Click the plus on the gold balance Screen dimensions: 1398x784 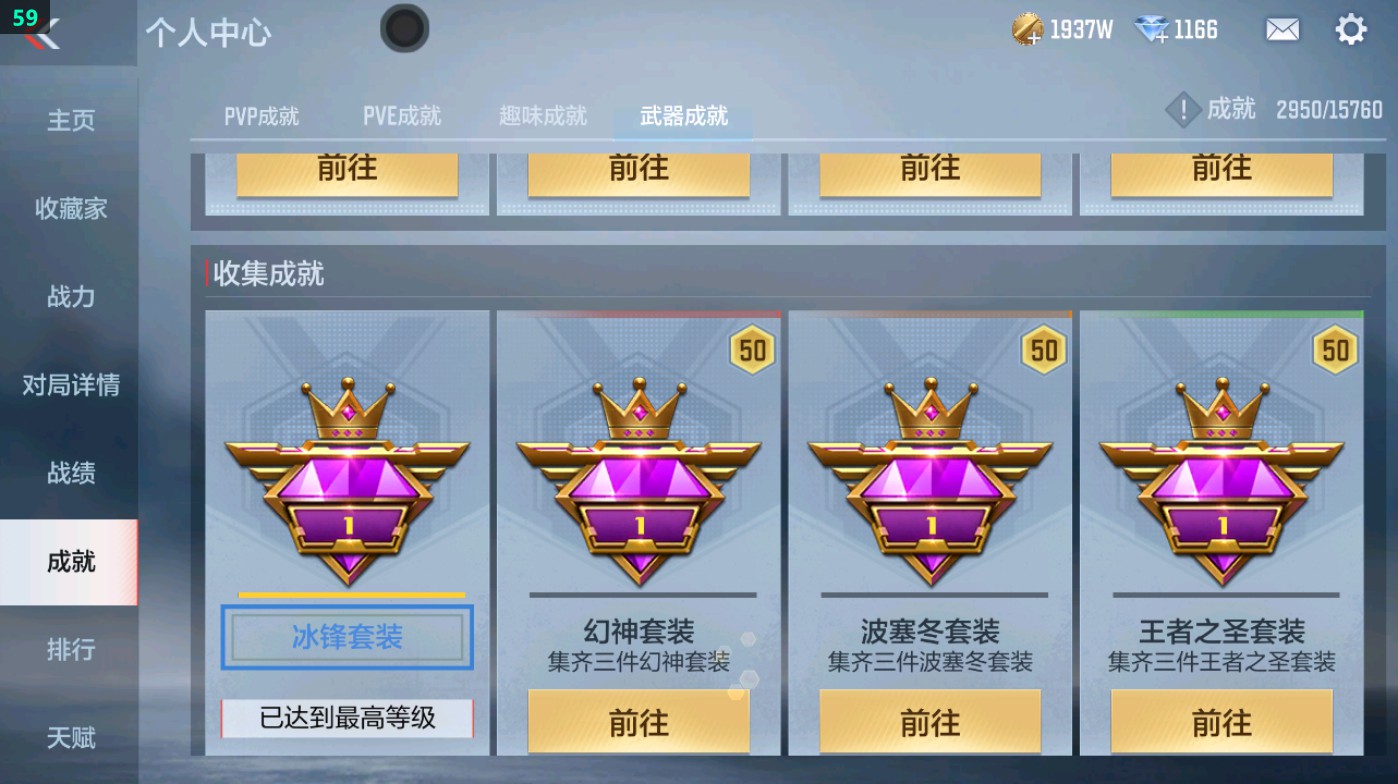click(x=1035, y=38)
